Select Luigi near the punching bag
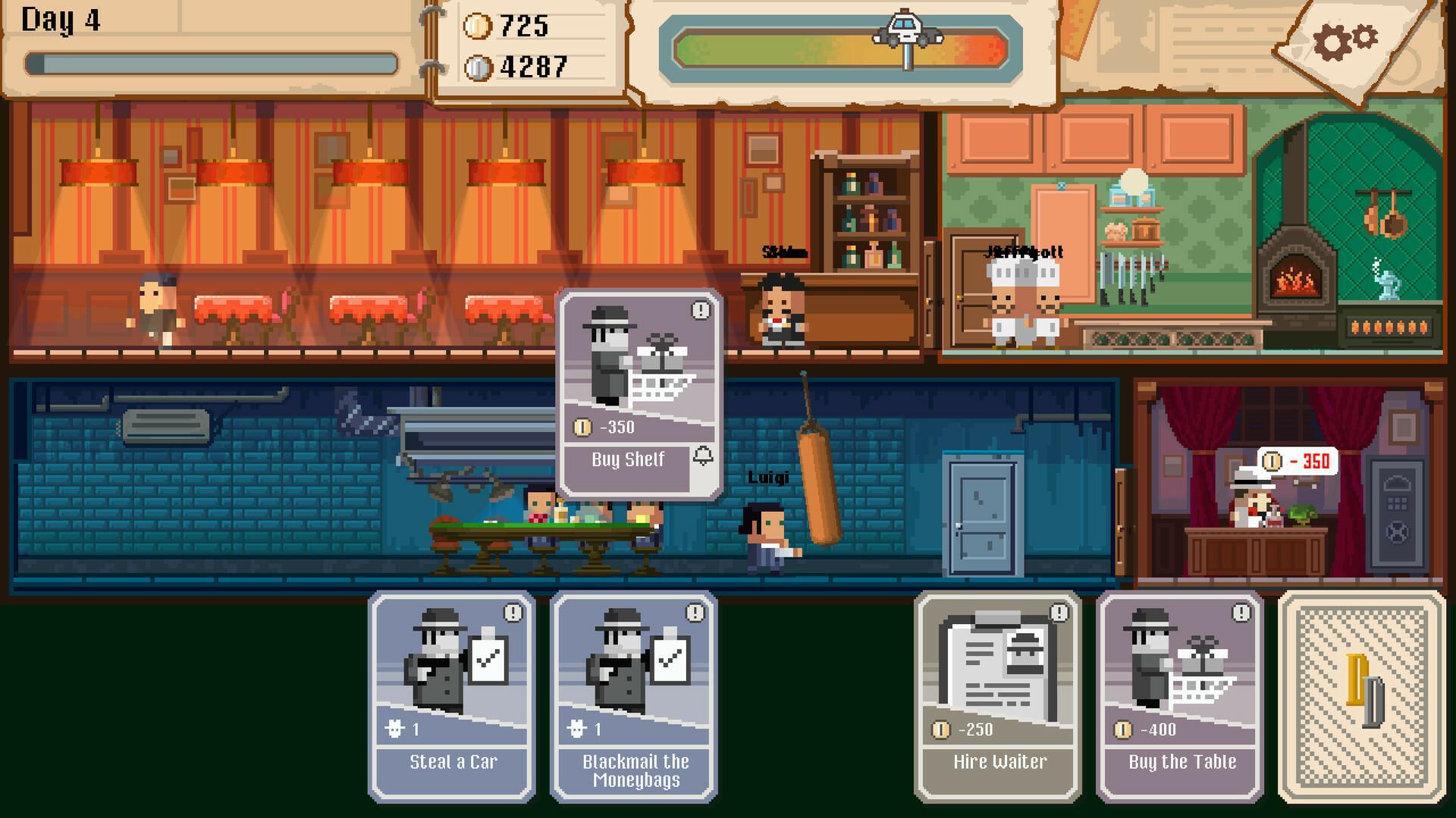The height and width of the screenshot is (818, 1456). coord(764,531)
